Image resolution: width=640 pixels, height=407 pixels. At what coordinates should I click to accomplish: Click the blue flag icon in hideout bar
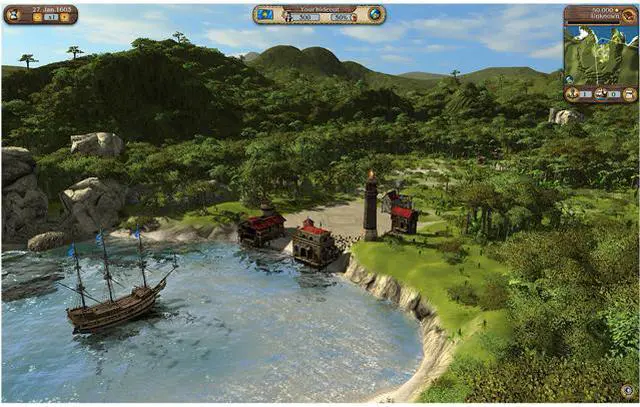click(x=266, y=15)
